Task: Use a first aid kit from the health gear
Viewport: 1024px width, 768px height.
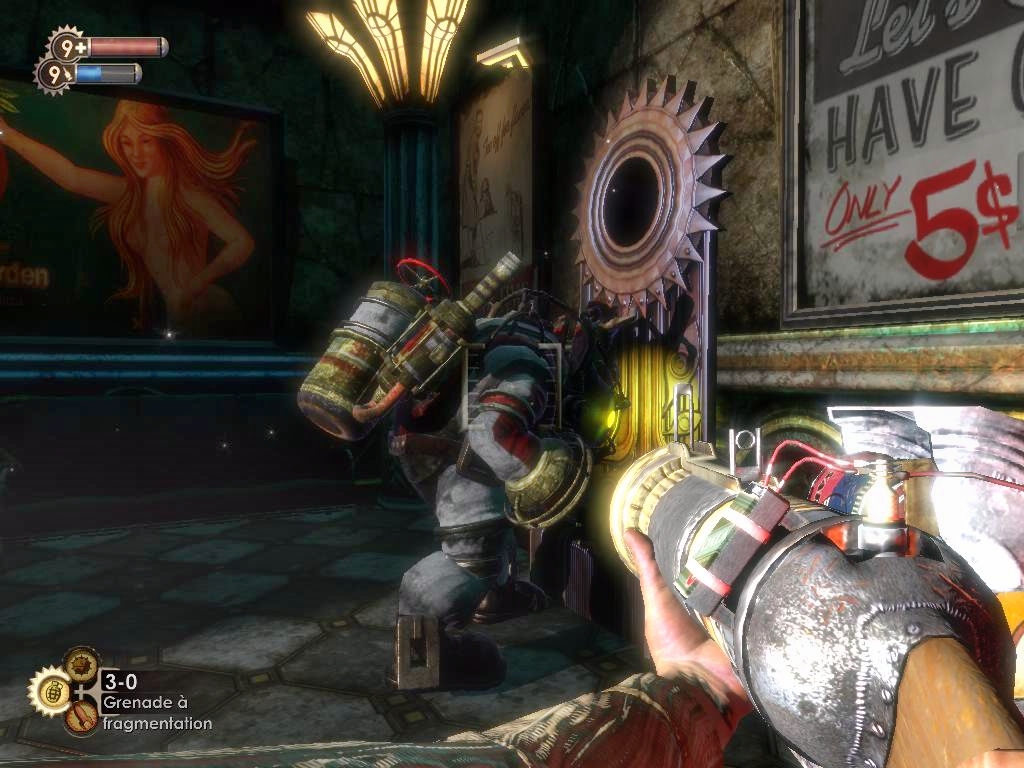Action: pyautogui.click(x=67, y=46)
